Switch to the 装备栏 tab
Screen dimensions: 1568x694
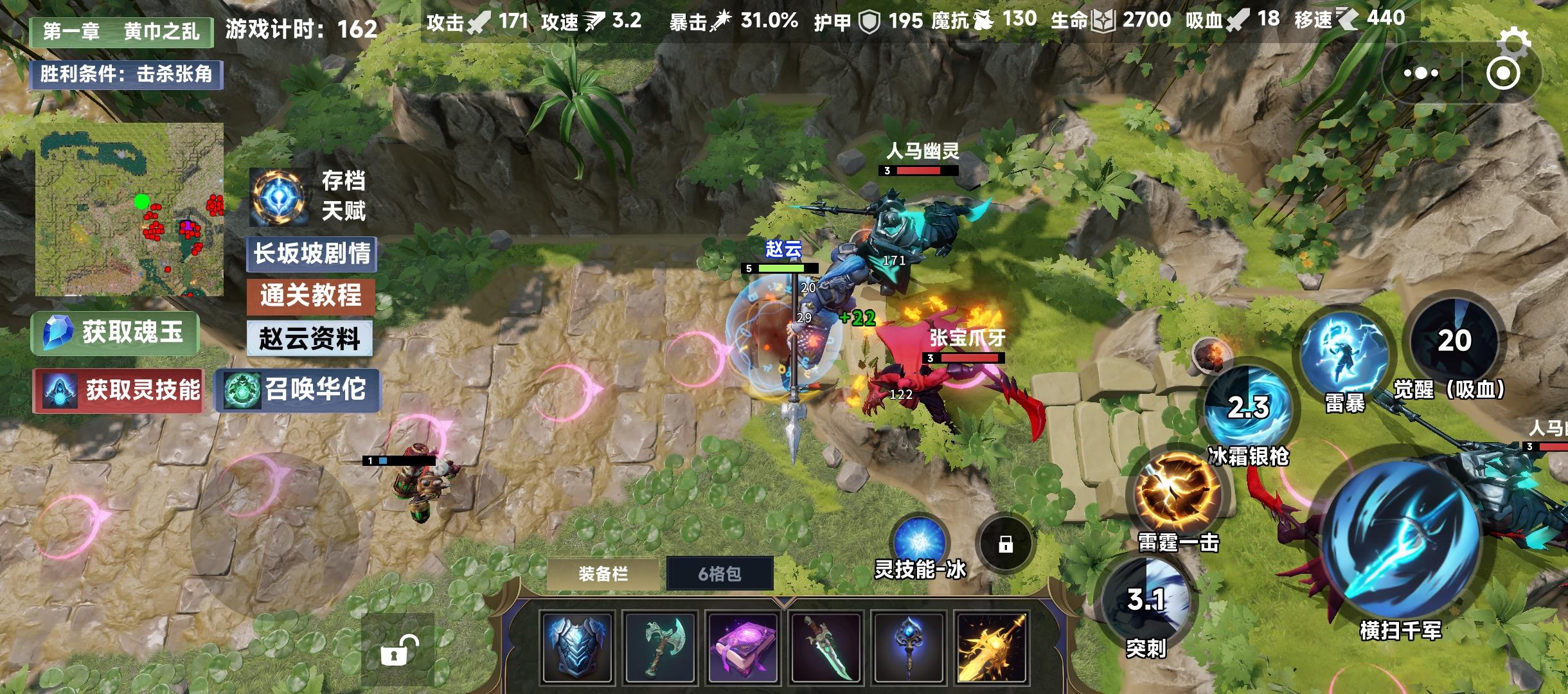(603, 572)
